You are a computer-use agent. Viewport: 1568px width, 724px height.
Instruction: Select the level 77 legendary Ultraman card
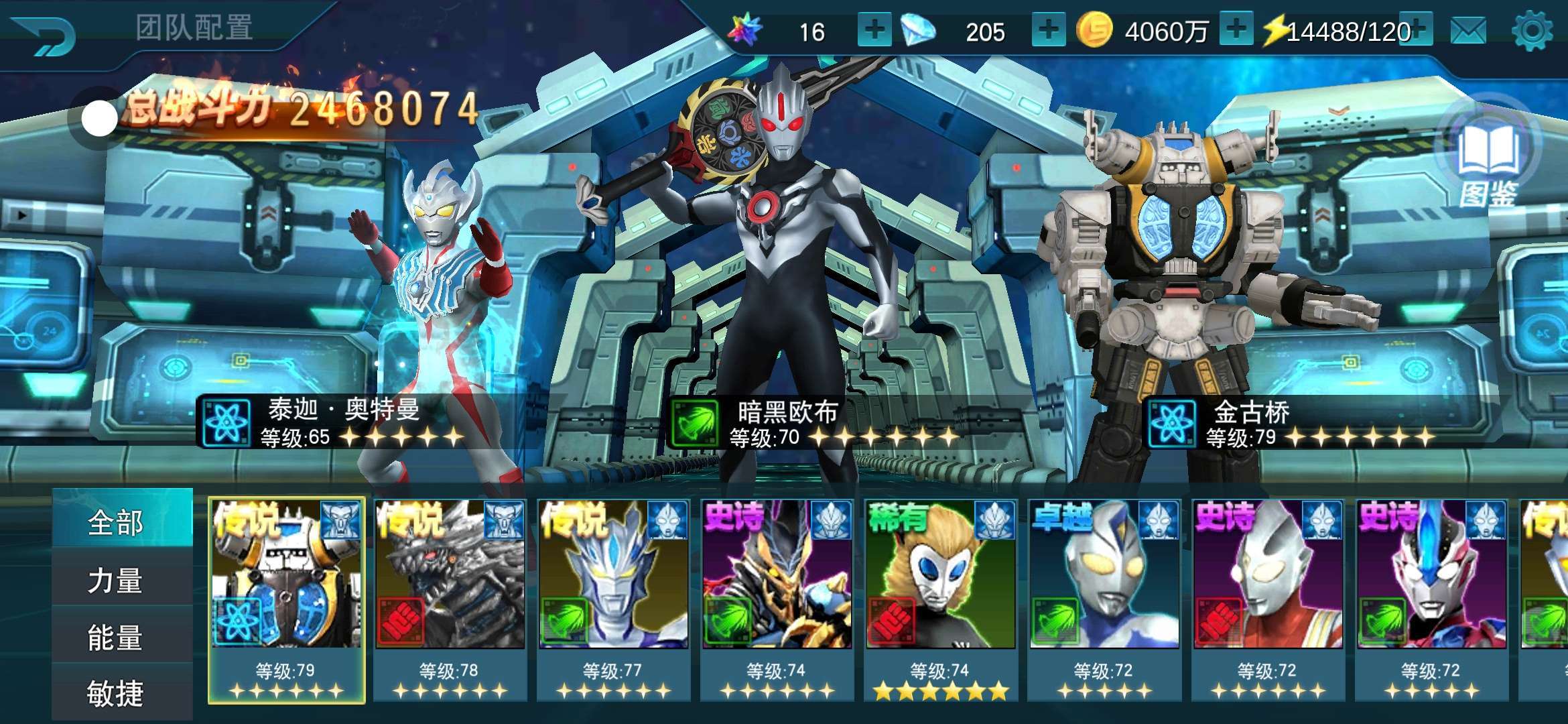click(613, 600)
